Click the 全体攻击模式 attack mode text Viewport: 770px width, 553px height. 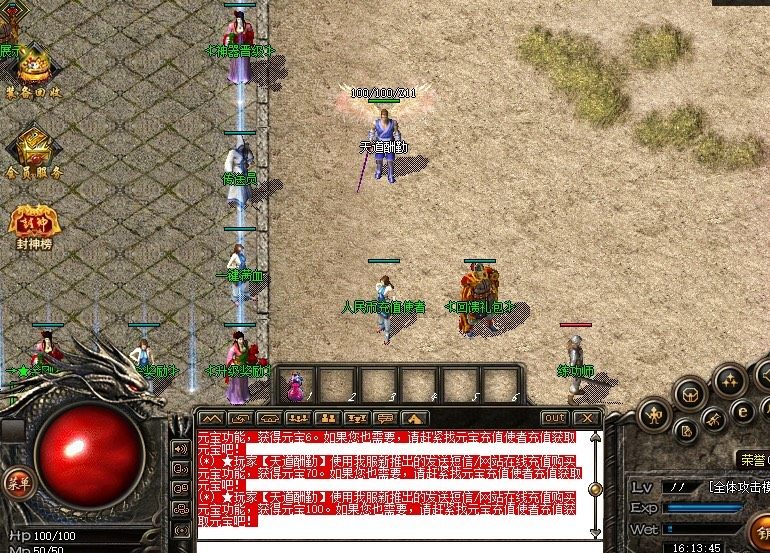[738, 487]
